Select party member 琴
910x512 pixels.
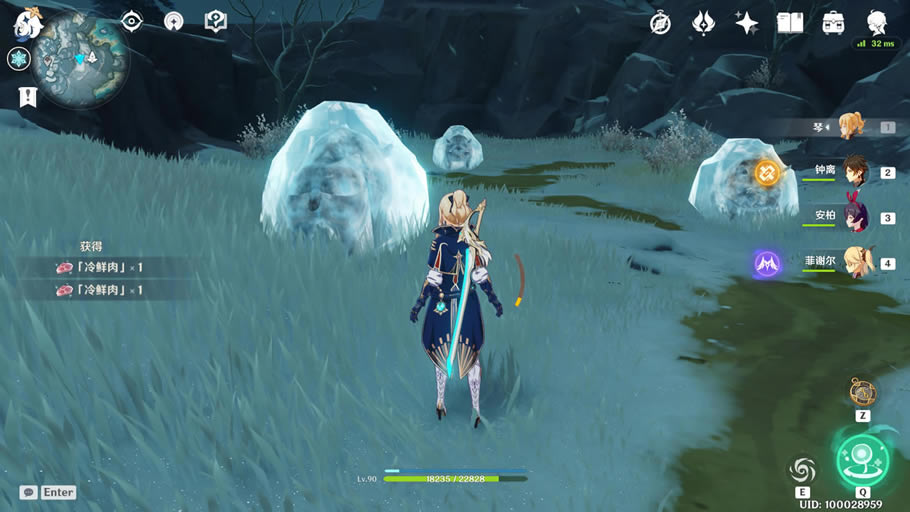(x=852, y=127)
